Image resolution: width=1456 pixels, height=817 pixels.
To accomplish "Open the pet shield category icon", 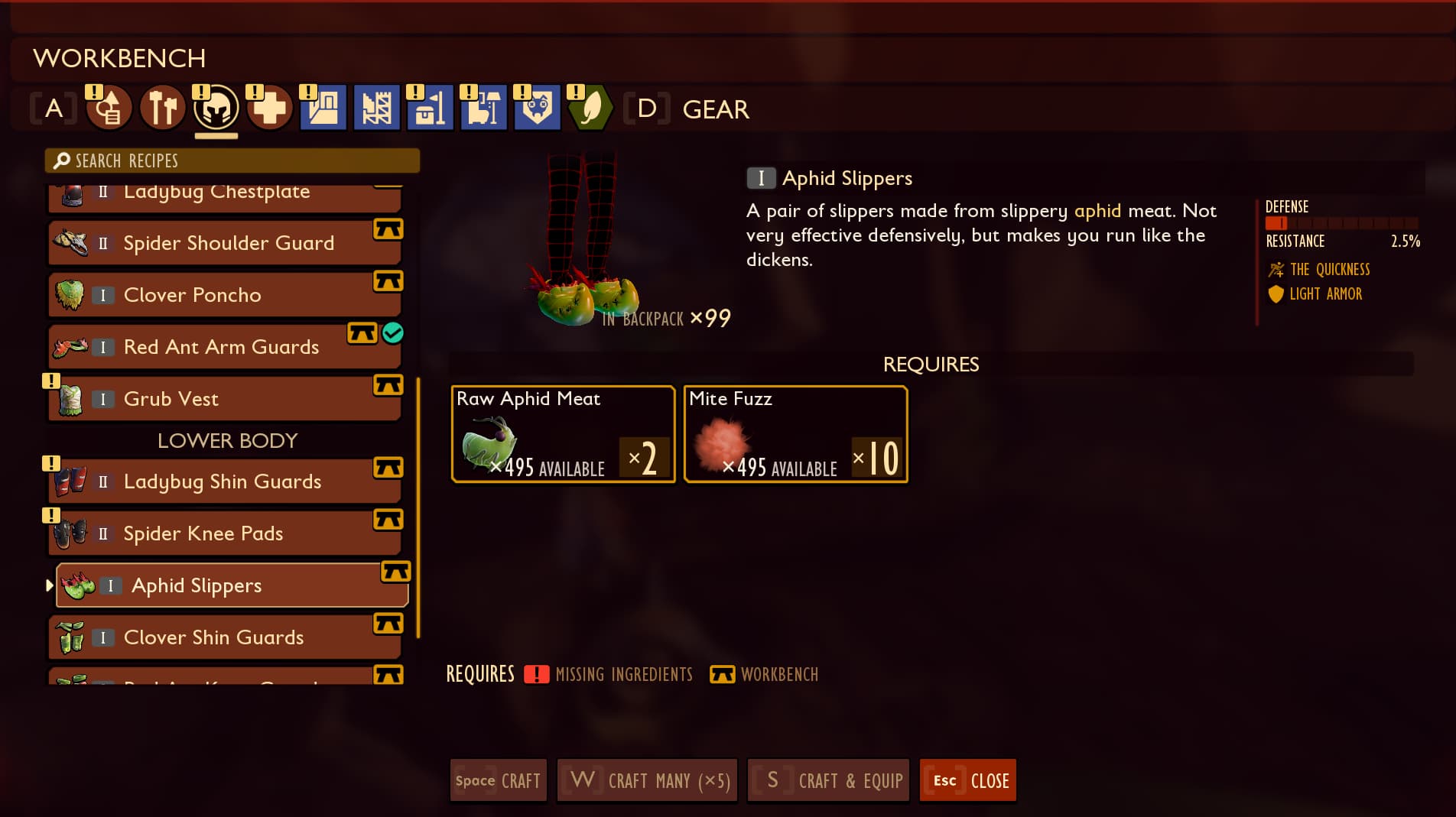I will pos(537,109).
